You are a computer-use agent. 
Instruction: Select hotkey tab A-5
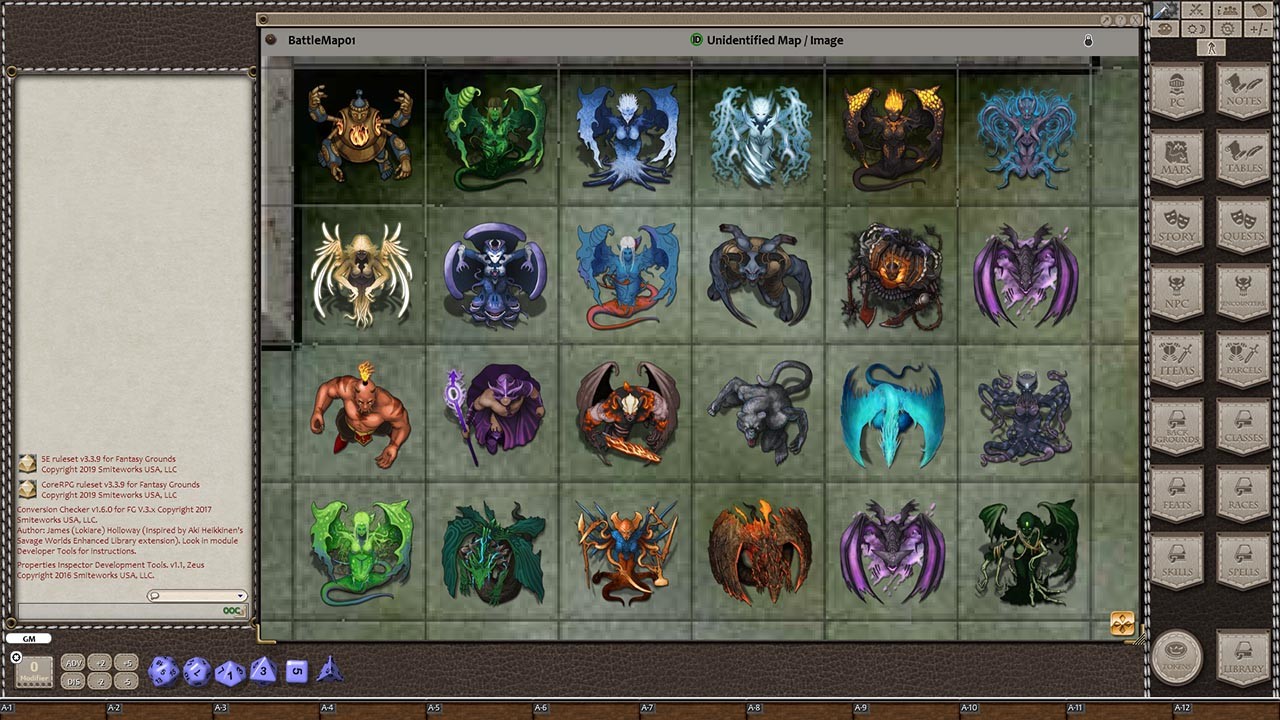point(433,707)
